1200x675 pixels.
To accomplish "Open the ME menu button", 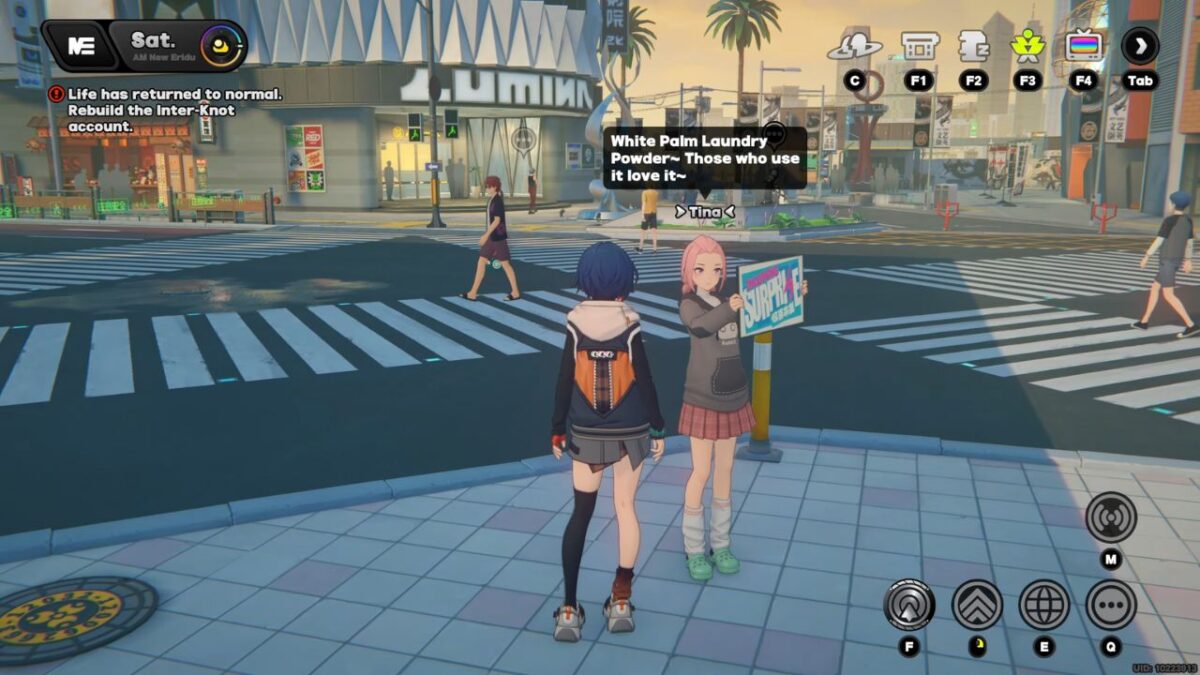I will point(80,45).
